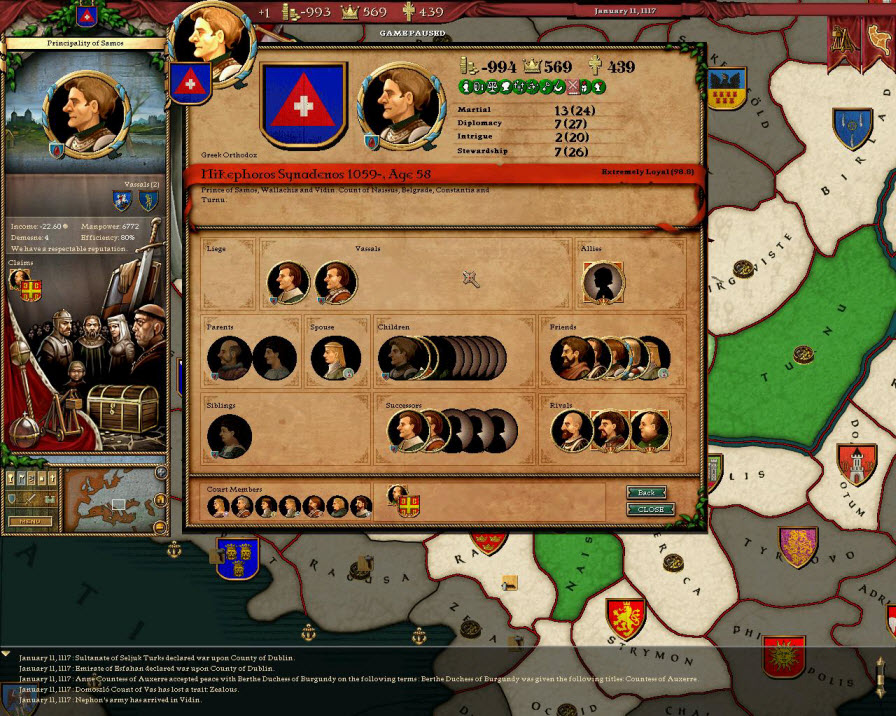The width and height of the screenshot is (896, 716).
Task: Select the spouse portrait
Action: (x=334, y=358)
